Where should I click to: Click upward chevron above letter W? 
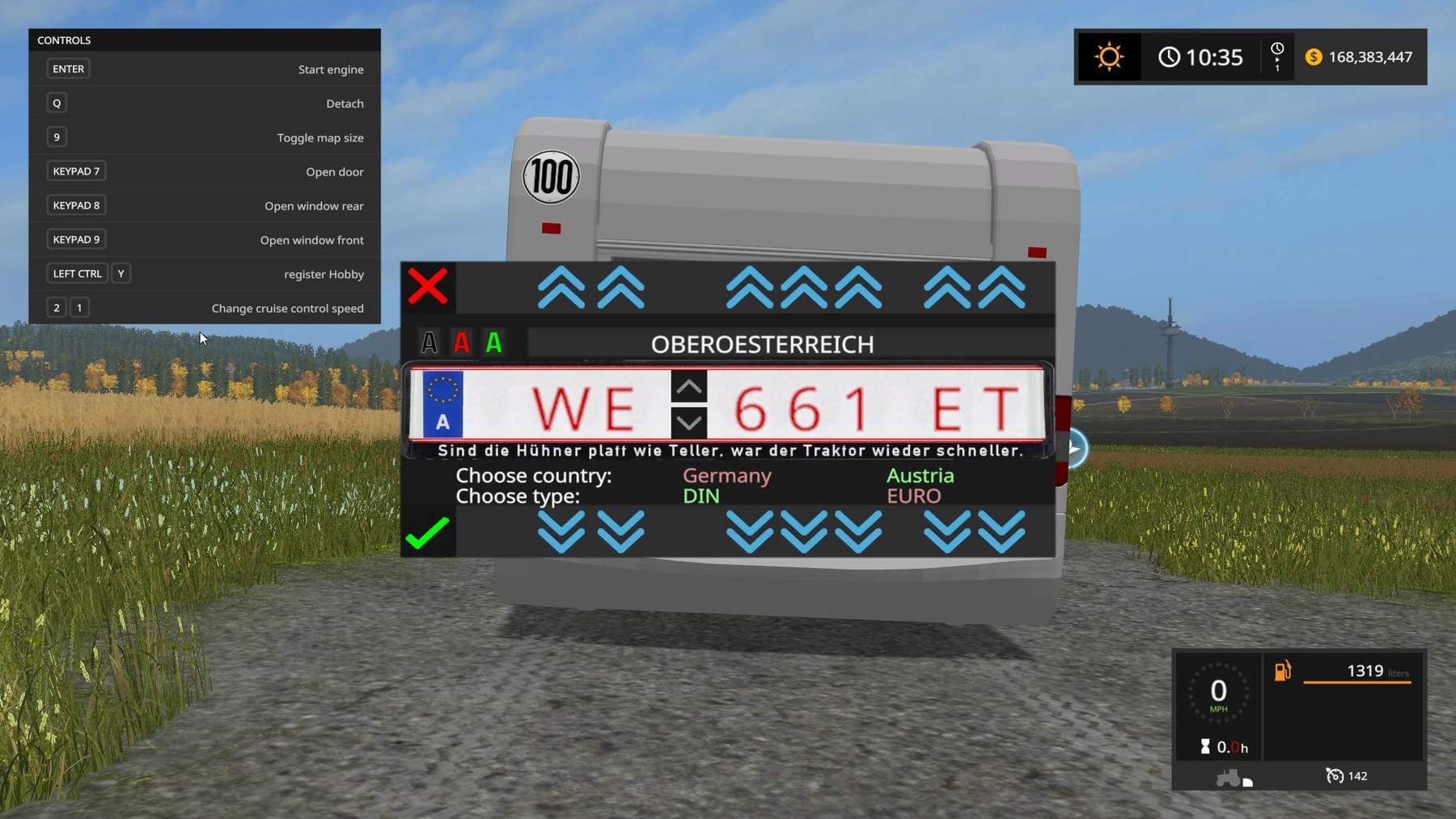tap(561, 287)
